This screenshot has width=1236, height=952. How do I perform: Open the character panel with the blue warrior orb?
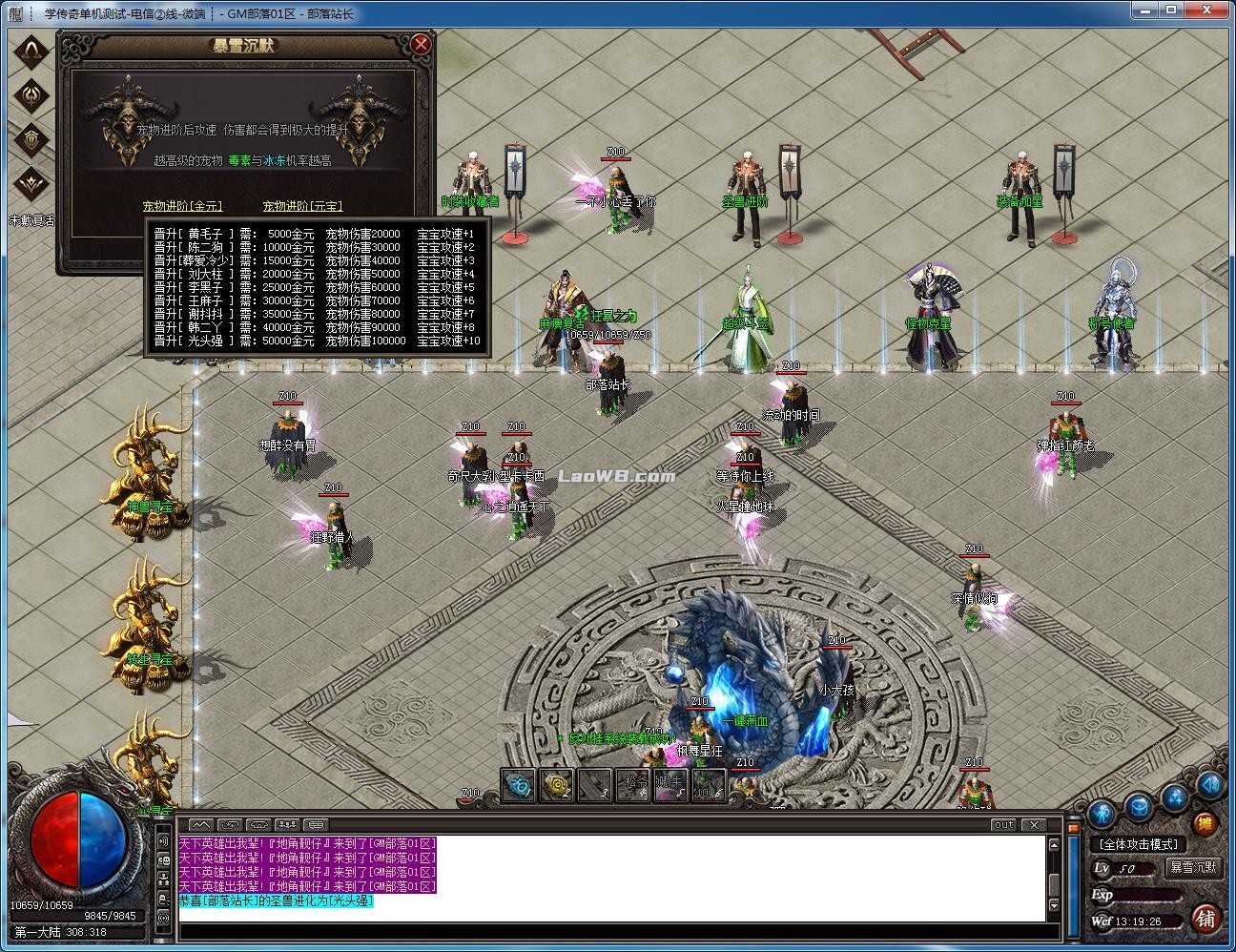pyautogui.click(x=1102, y=814)
